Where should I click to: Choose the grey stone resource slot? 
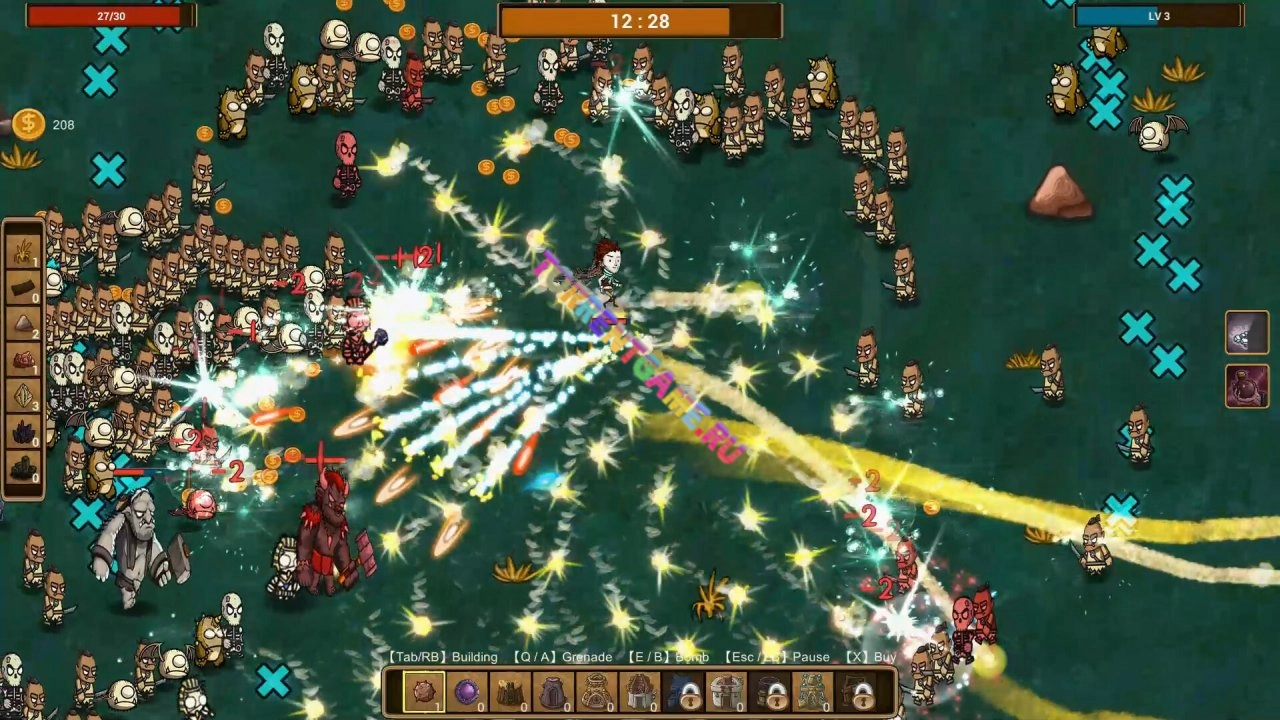coord(24,325)
